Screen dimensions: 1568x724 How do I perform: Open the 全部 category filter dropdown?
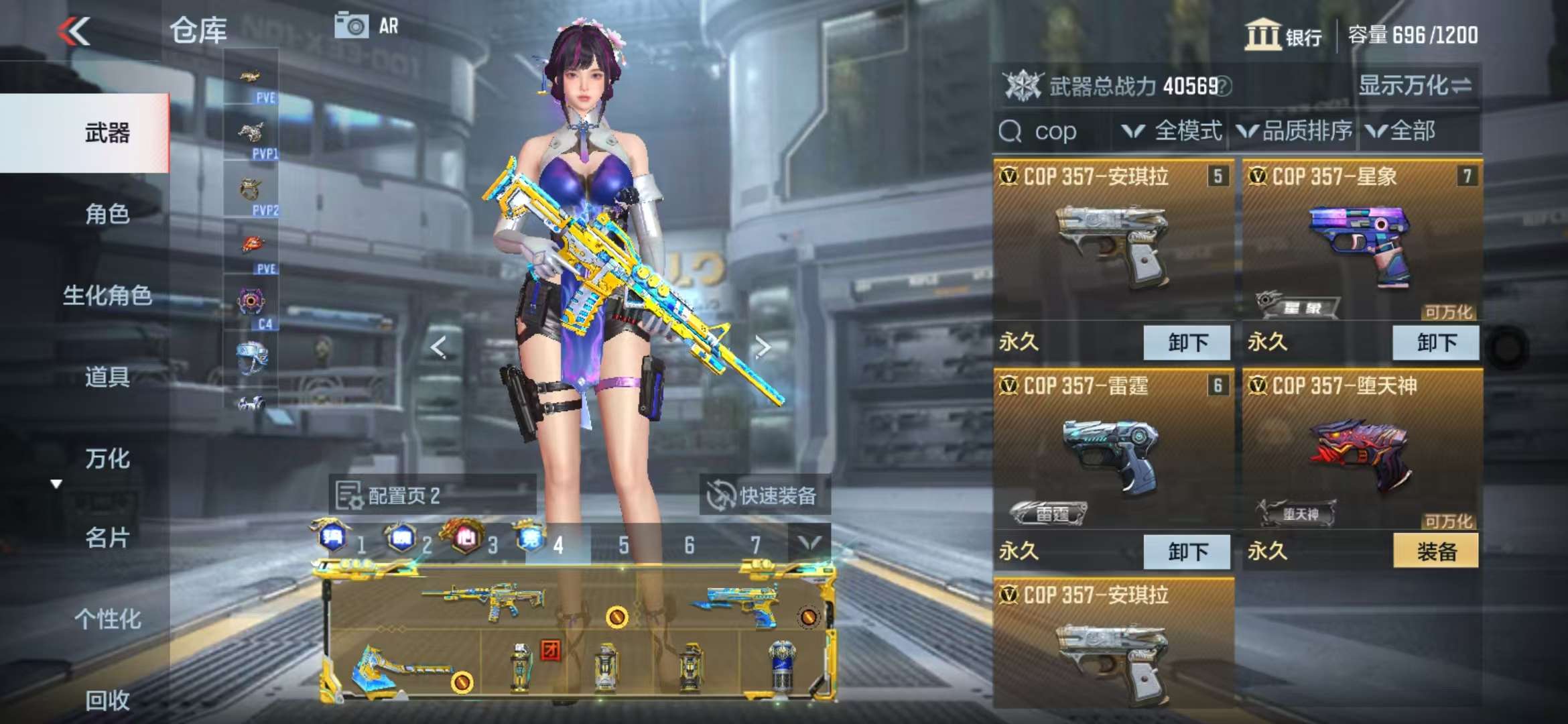(1402, 131)
